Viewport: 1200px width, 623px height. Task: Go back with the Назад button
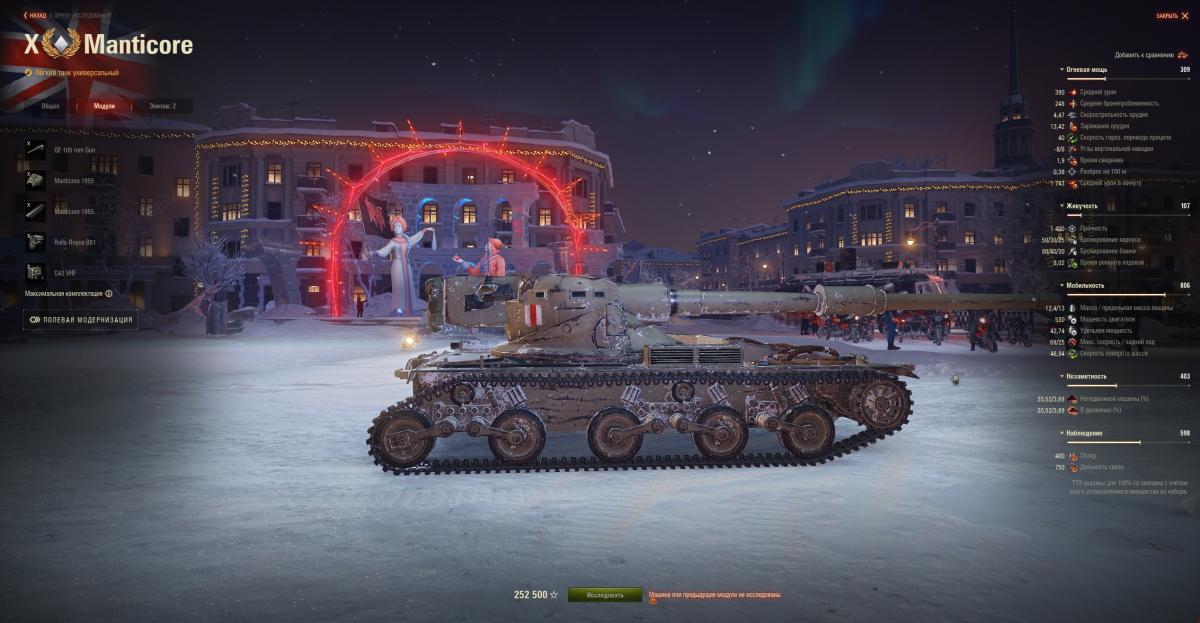tap(35, 15)
